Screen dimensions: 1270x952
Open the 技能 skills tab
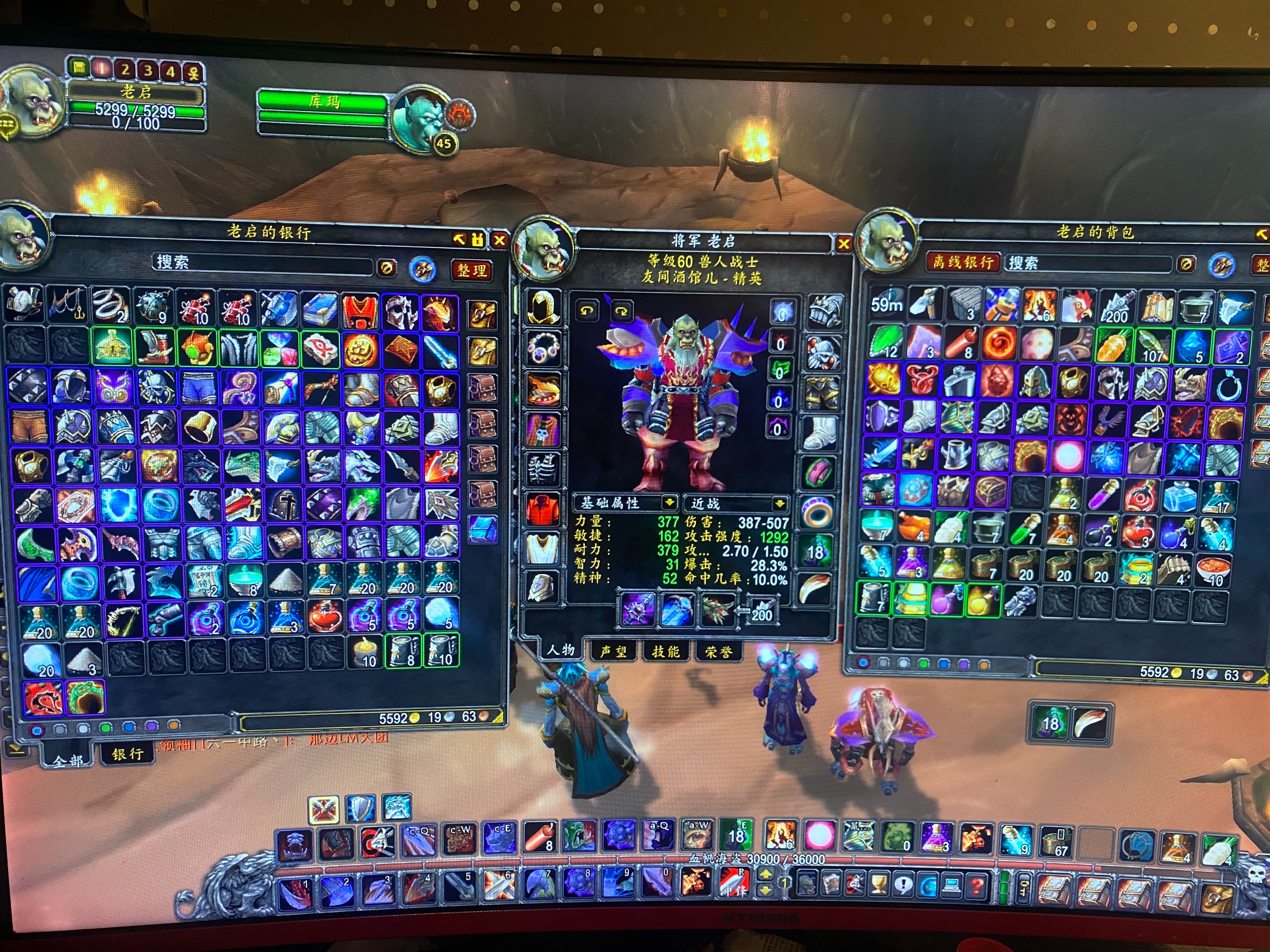pyautogui.click(x=666, y=651)
